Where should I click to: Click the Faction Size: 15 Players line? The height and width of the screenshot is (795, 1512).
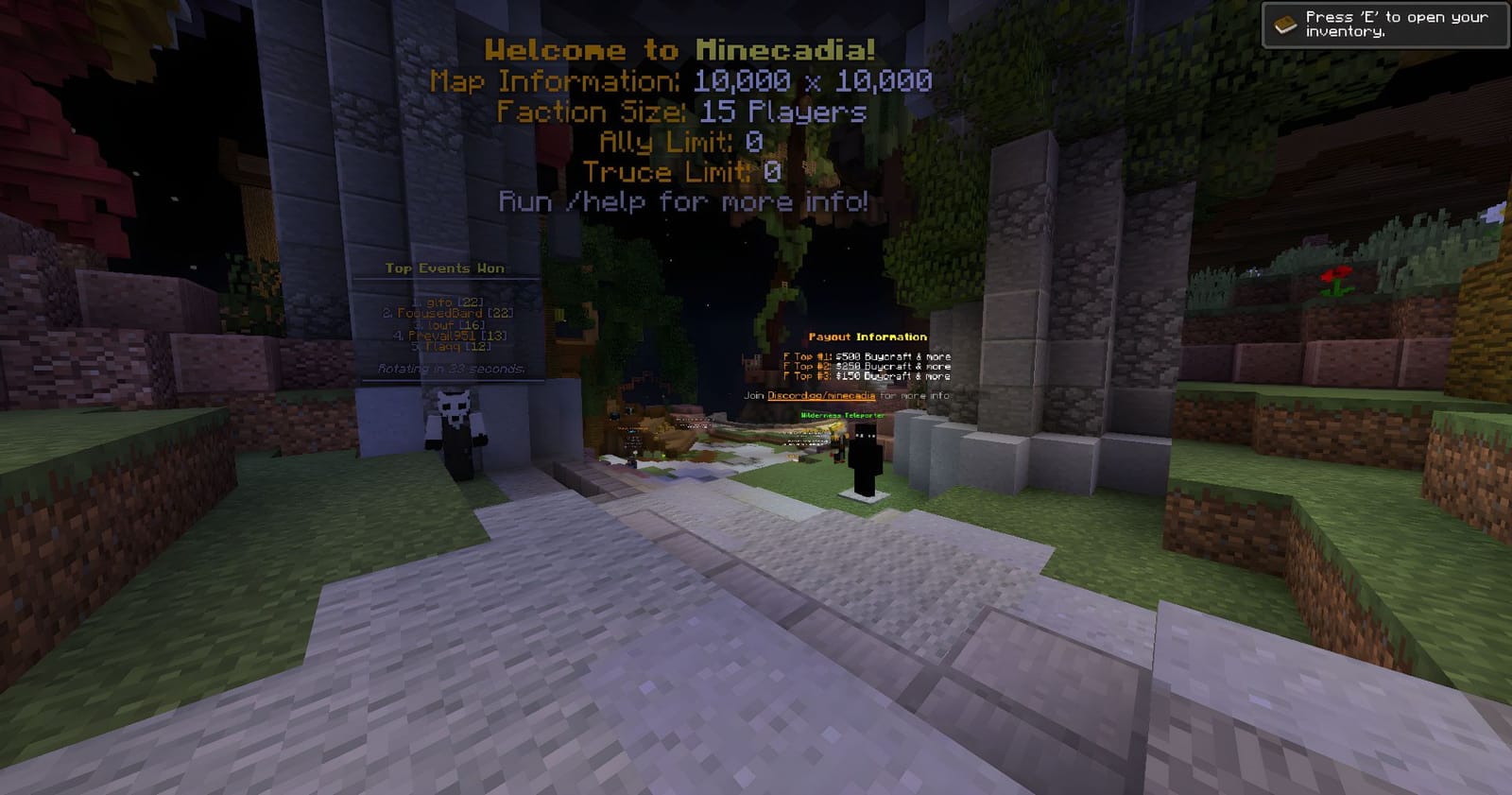click(680, 112)
